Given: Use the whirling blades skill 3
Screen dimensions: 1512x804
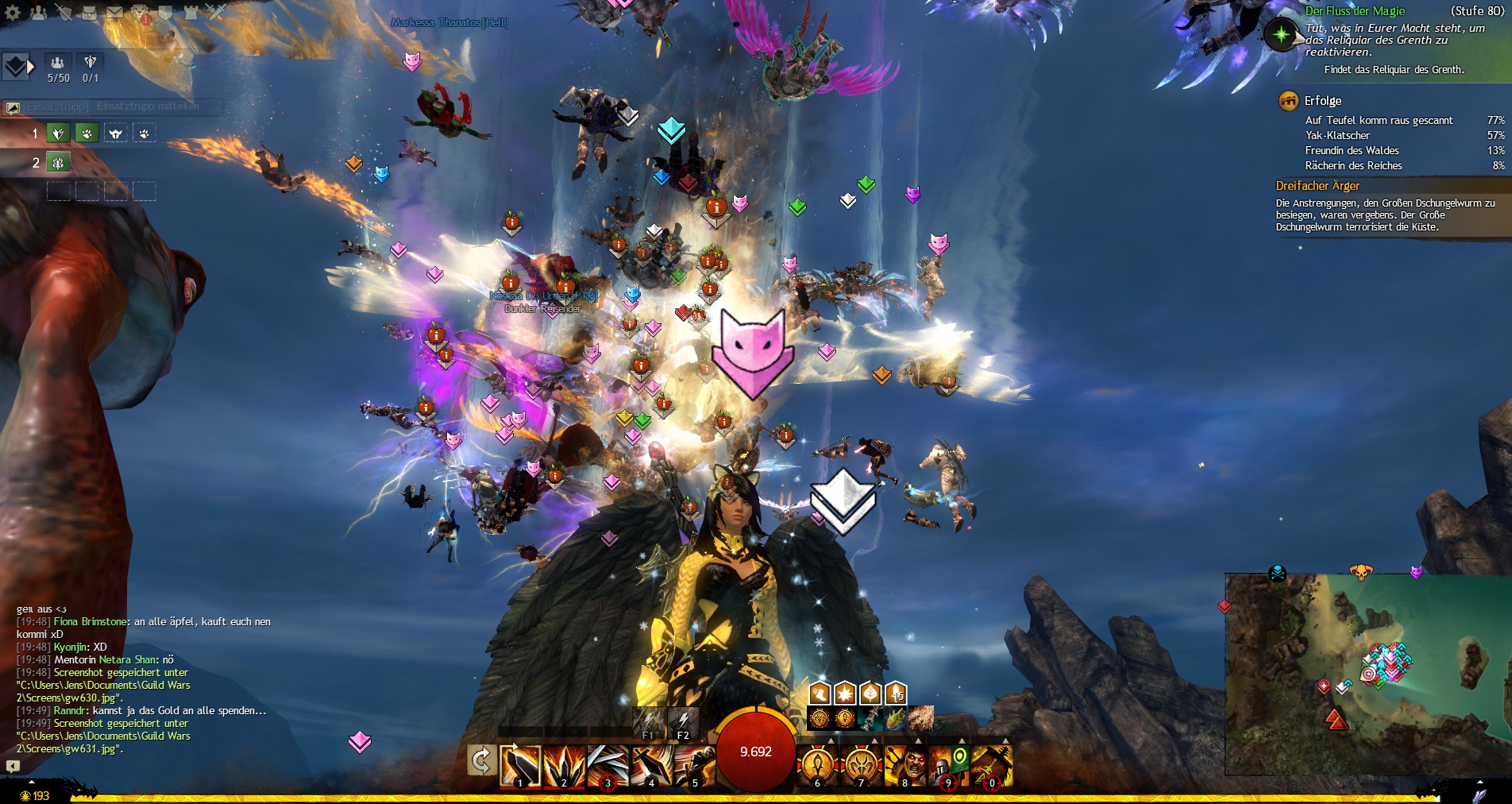Looking at the screenshot, I should click(x=607, y=766).
